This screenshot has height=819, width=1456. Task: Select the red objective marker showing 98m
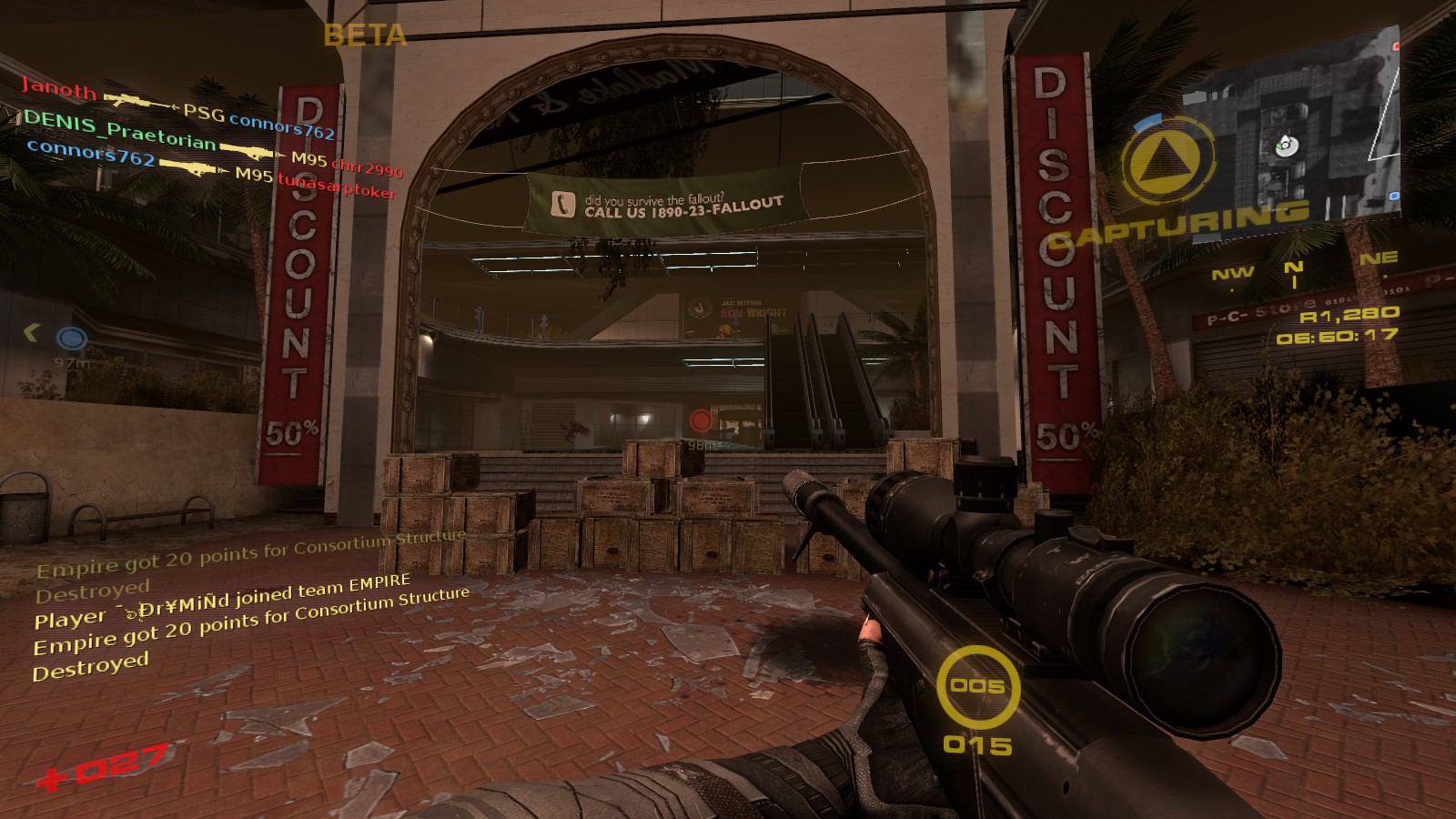coord(701,420)
